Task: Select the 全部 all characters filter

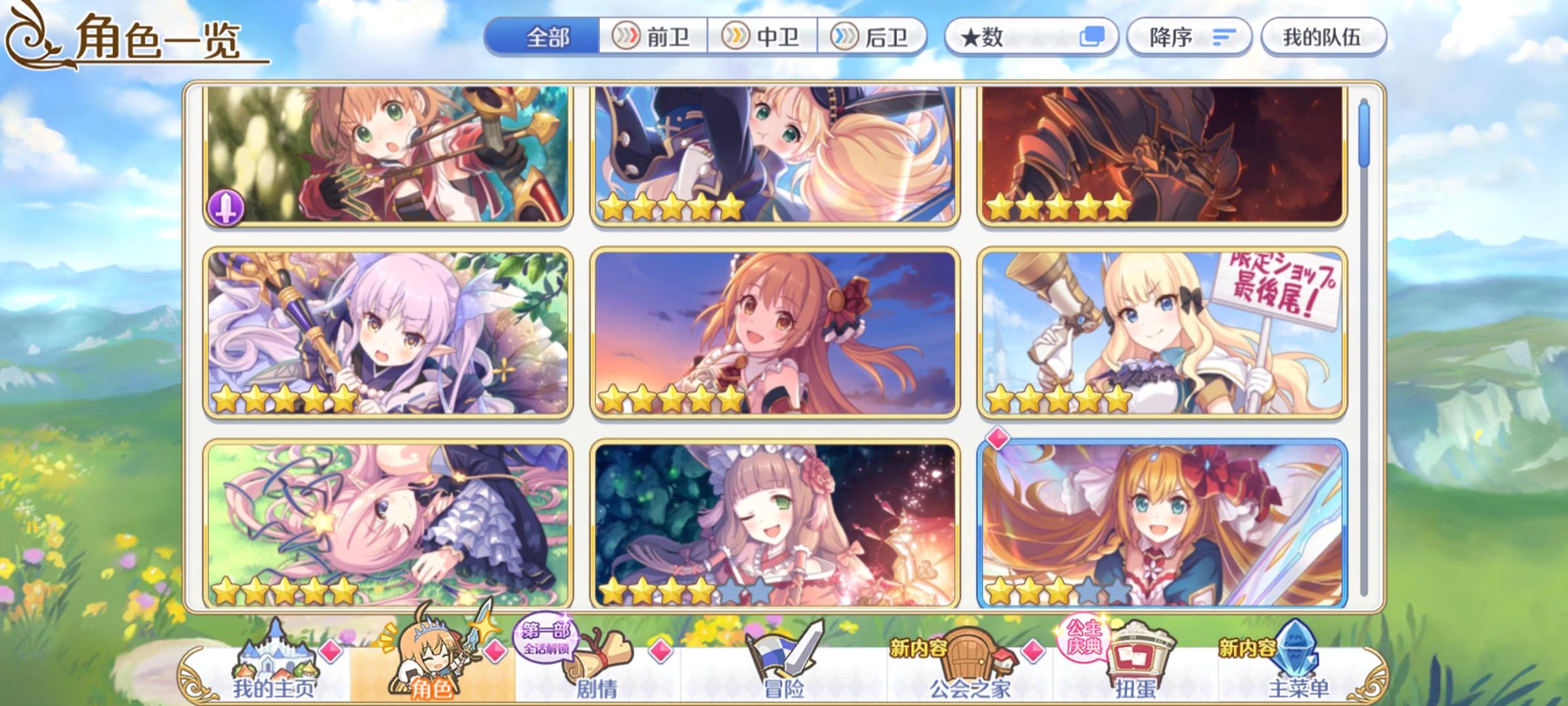Action: click(546, 37)
